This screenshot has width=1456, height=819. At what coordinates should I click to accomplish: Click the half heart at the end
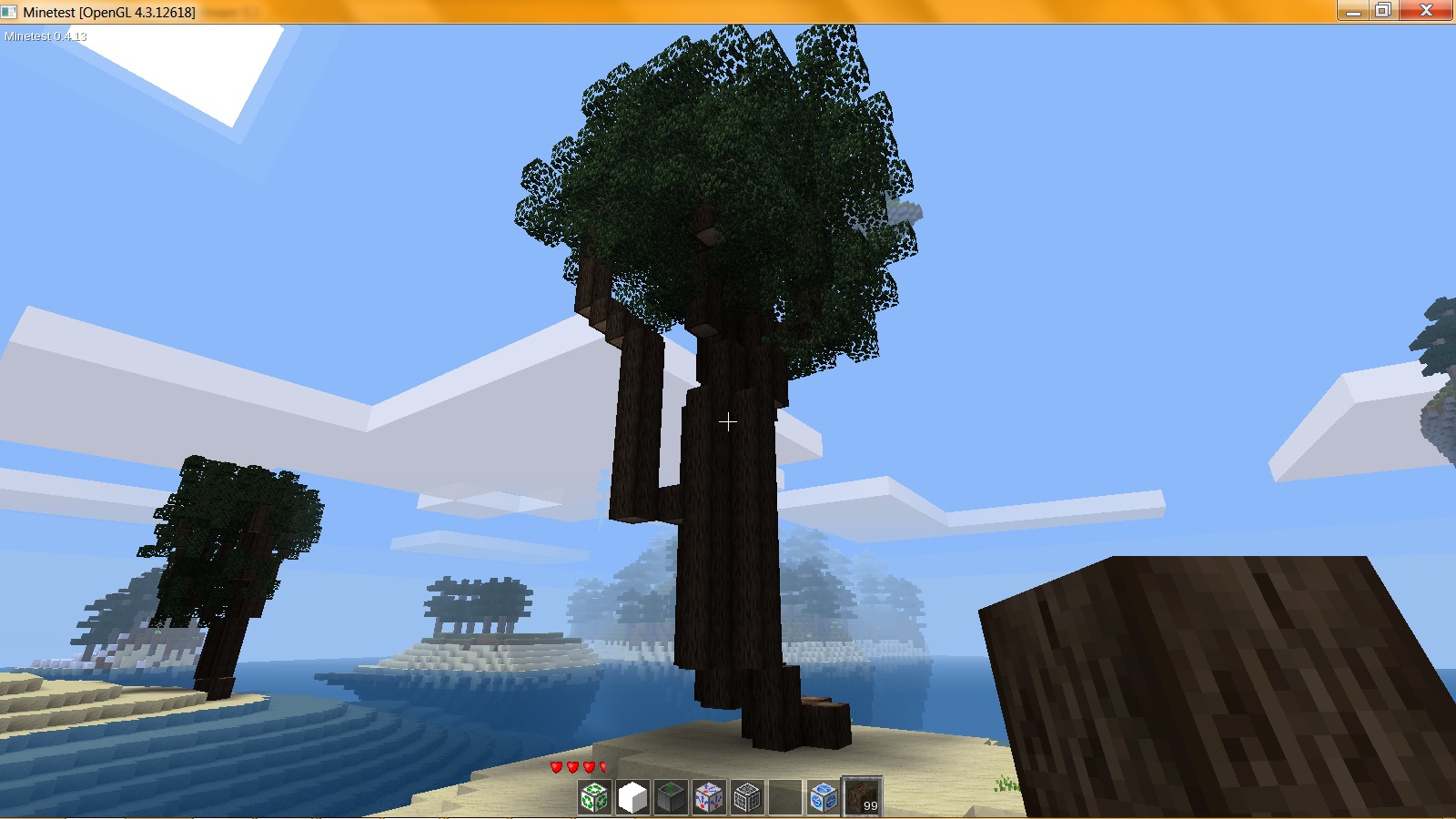click(x=602, y=767)
